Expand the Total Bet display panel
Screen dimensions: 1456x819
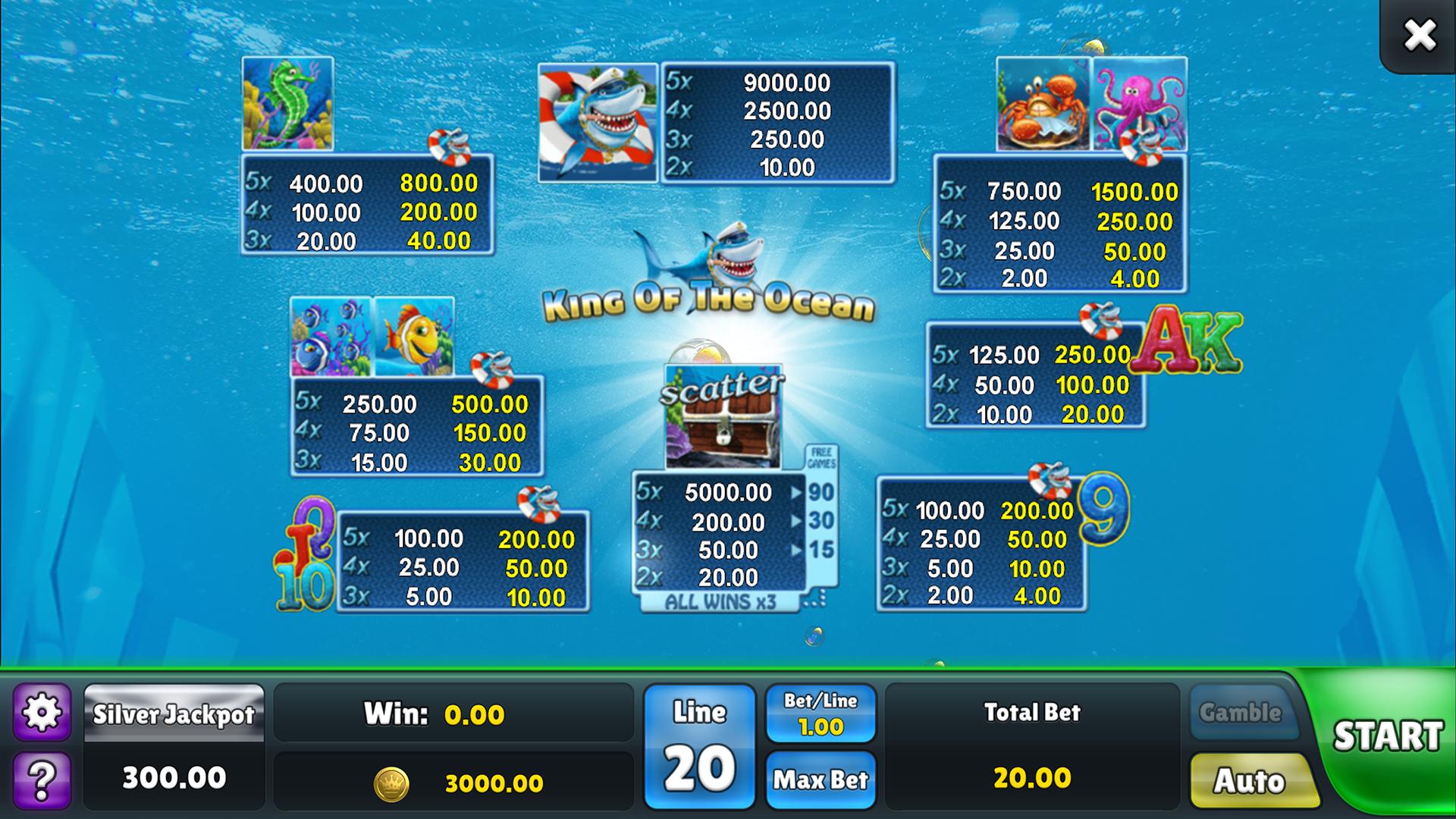(x=1034, y=747)
